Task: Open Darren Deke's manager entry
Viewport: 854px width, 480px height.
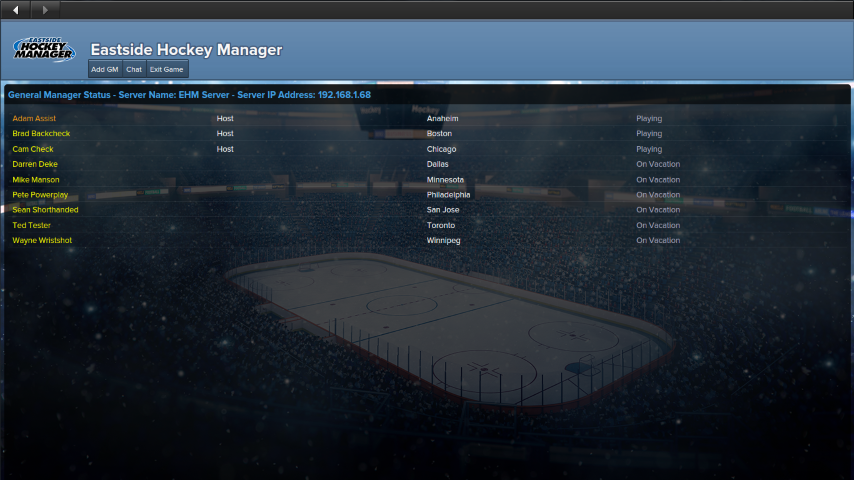Action: (x=35, y=164)
